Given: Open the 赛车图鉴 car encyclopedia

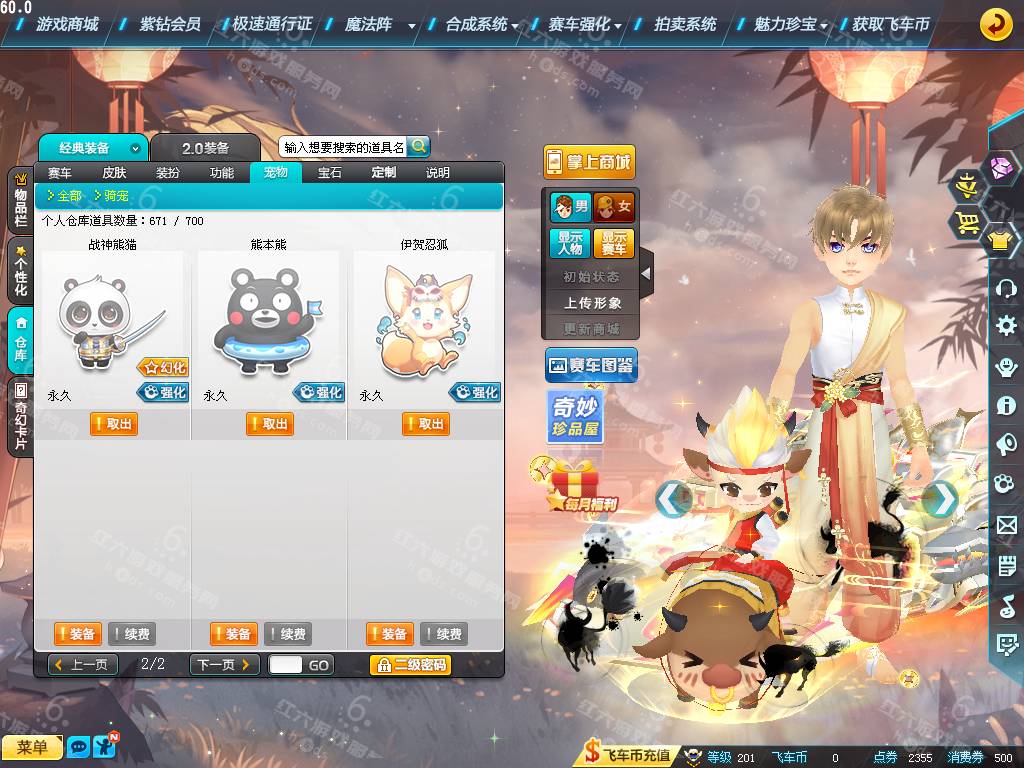Looking at the screenshot, I should 591,366.
